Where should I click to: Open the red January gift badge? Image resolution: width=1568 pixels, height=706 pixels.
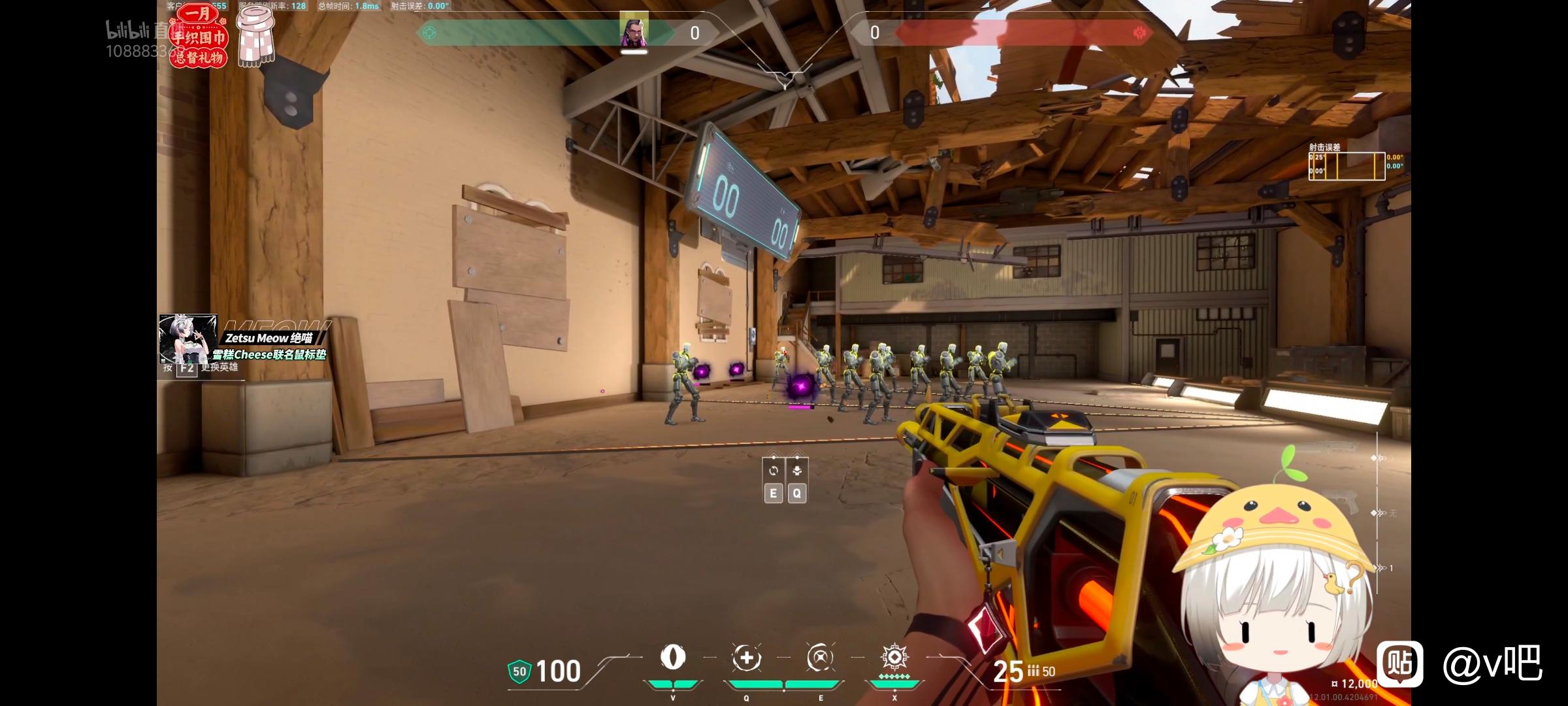[198, 36]
